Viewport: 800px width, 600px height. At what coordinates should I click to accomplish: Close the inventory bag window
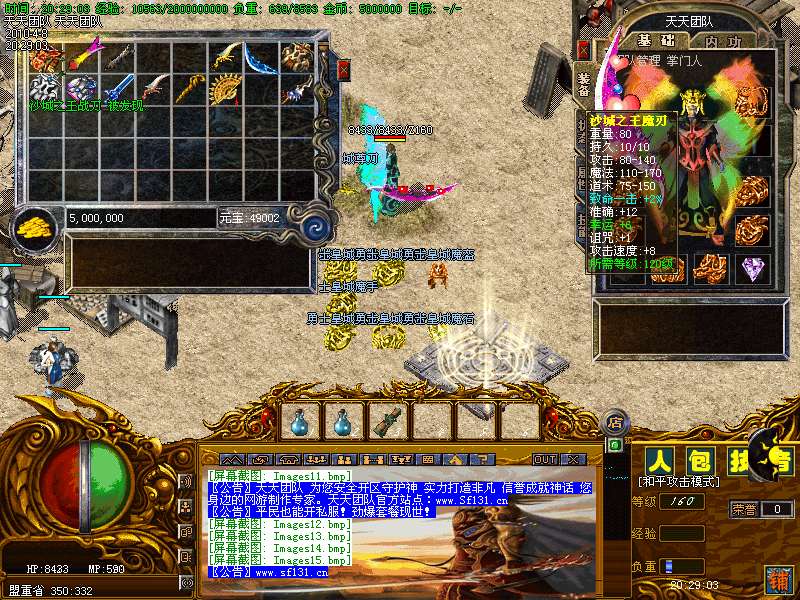pos(344,70)
